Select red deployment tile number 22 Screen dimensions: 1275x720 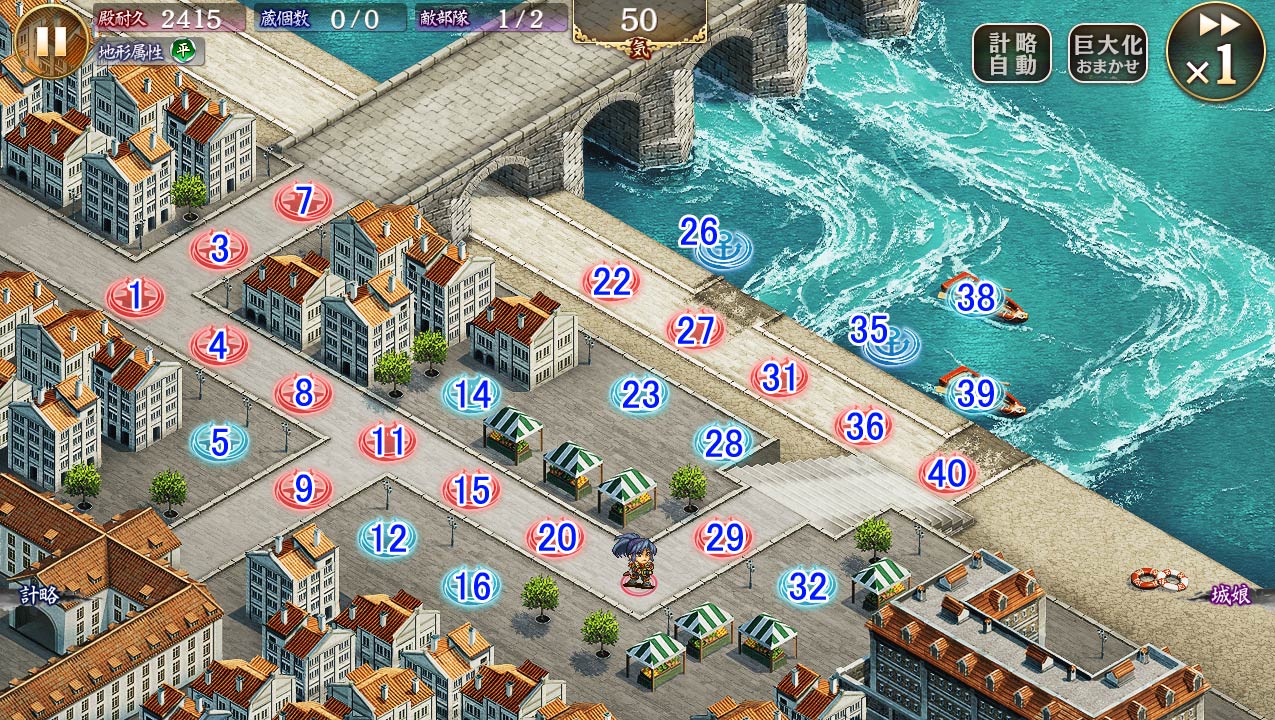coord(611,283)
